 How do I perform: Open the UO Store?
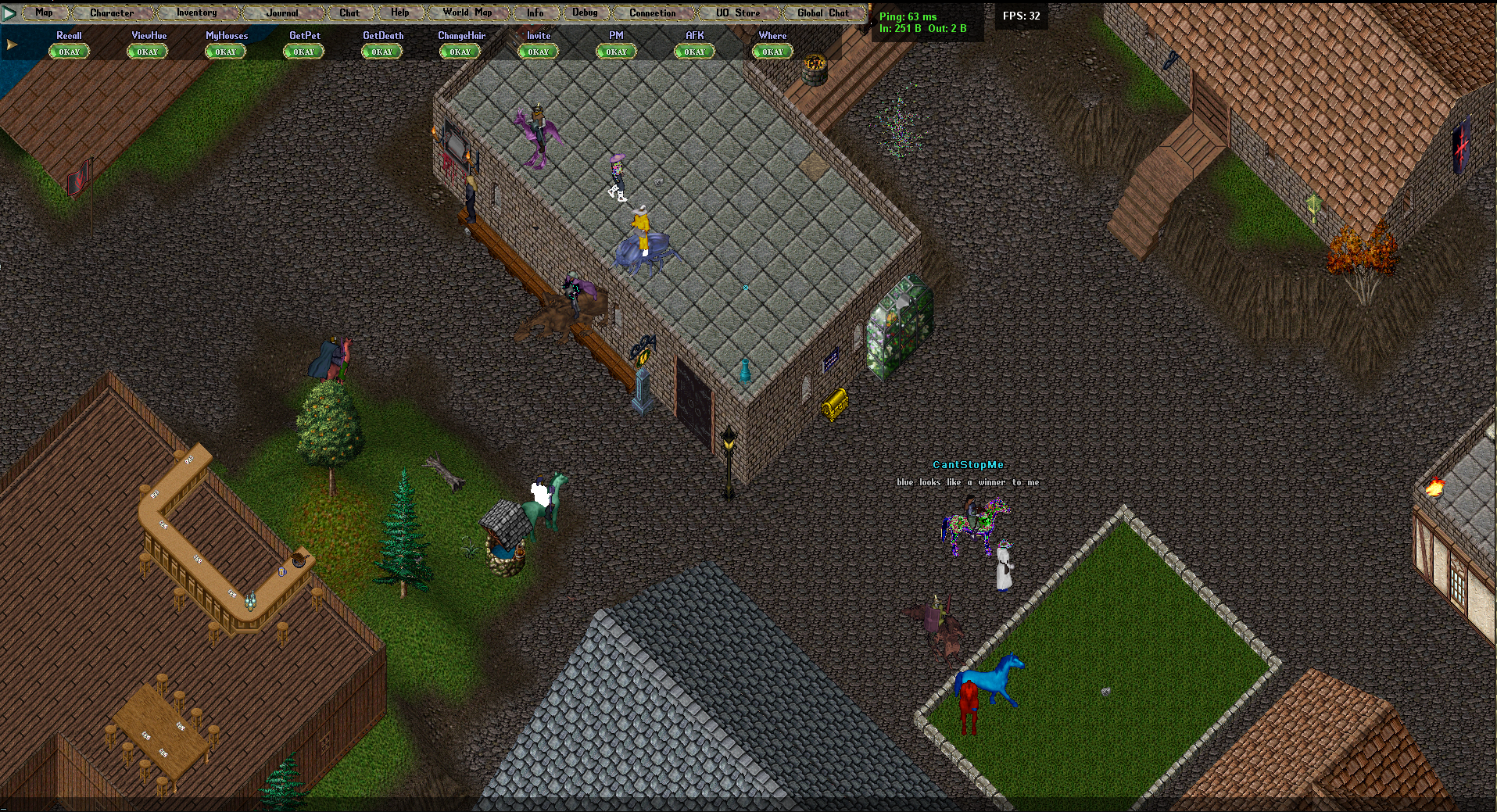click(738, 13)
